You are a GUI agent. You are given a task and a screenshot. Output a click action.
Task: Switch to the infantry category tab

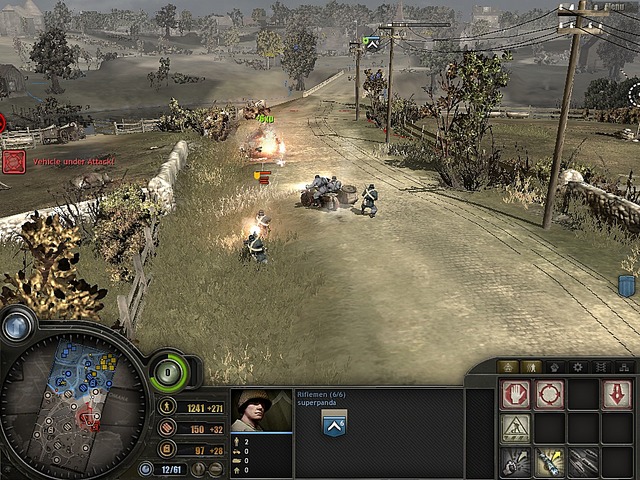[531, 367]
